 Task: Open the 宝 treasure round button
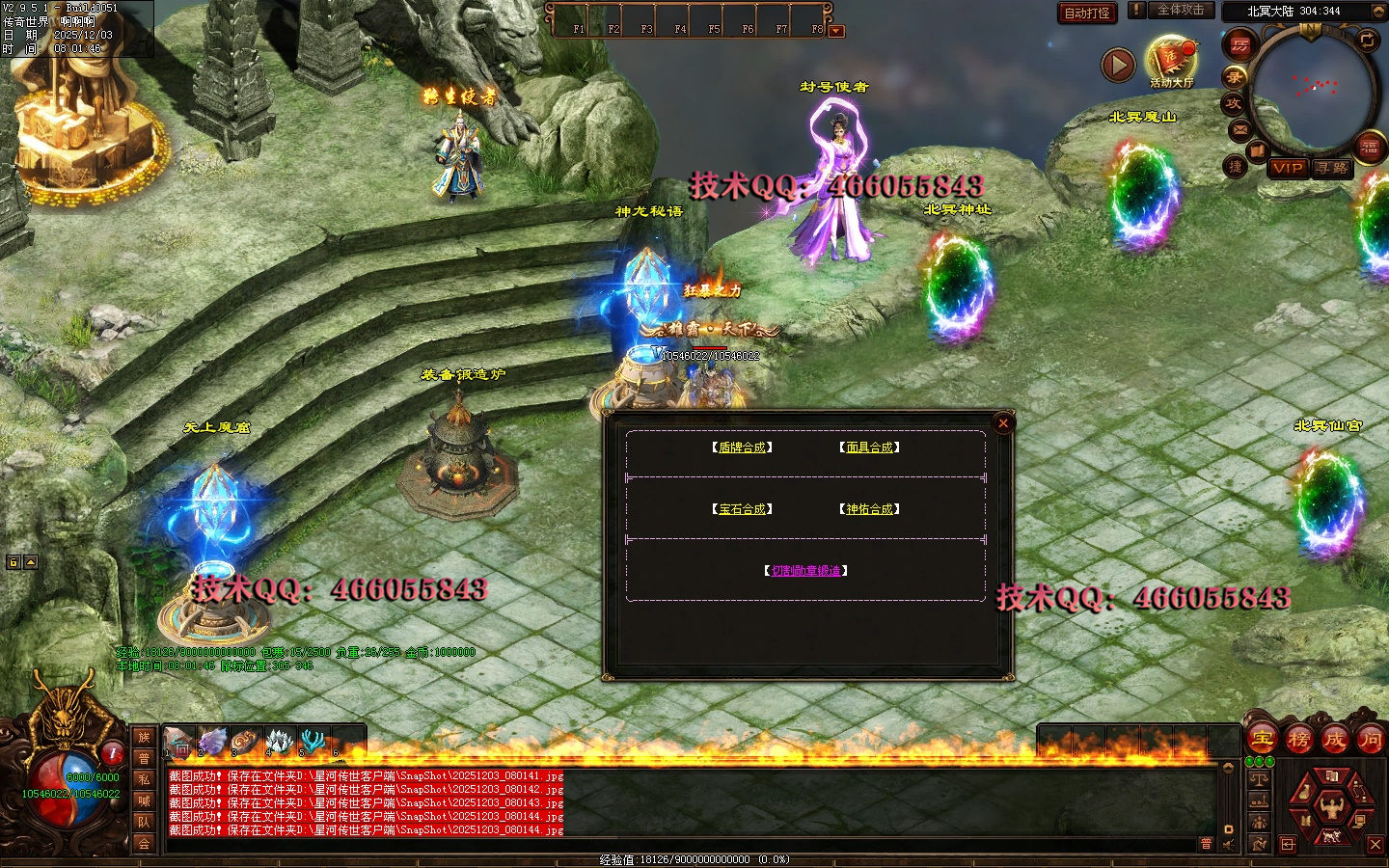[x=1263, y=740]
